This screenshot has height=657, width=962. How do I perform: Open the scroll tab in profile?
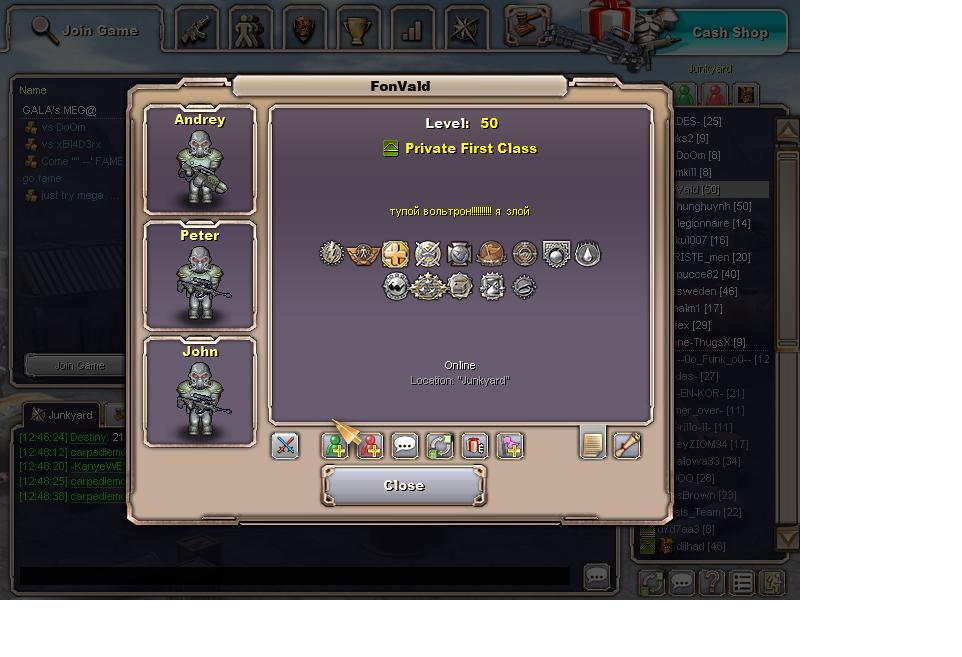tap(627, 445)
